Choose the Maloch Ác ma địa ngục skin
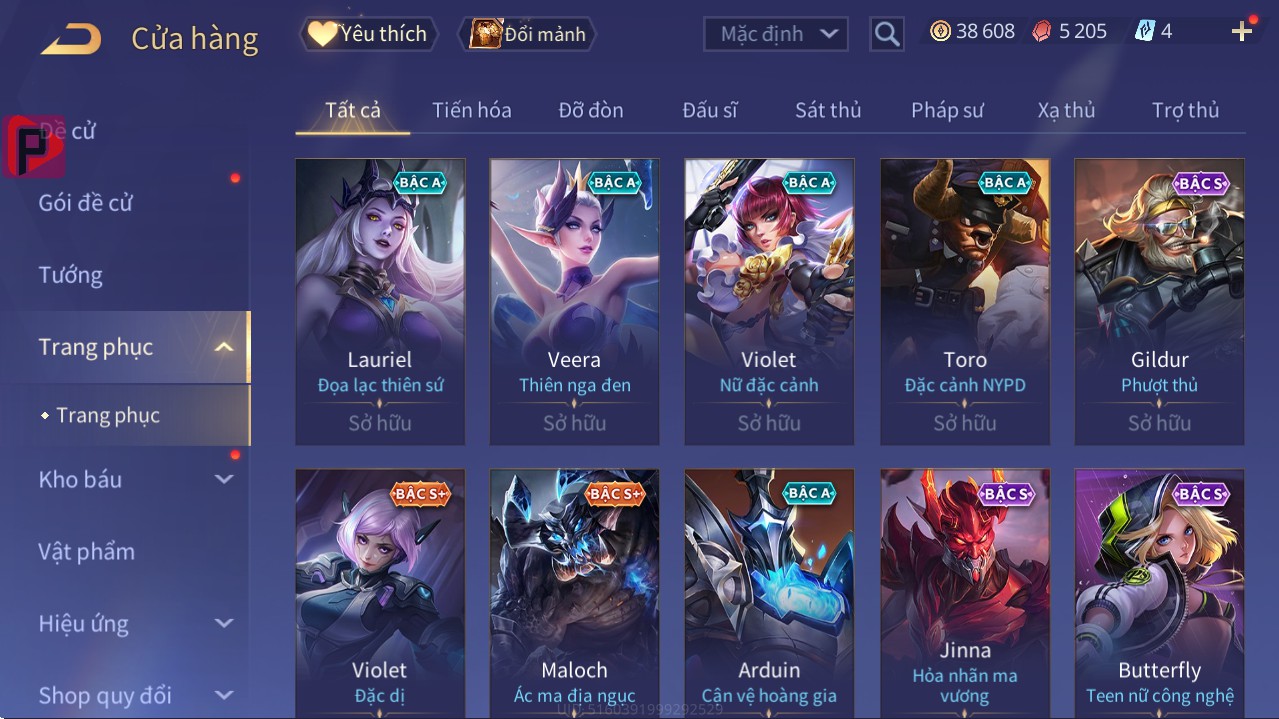1279x719 pixels. (x=574, y=590)
